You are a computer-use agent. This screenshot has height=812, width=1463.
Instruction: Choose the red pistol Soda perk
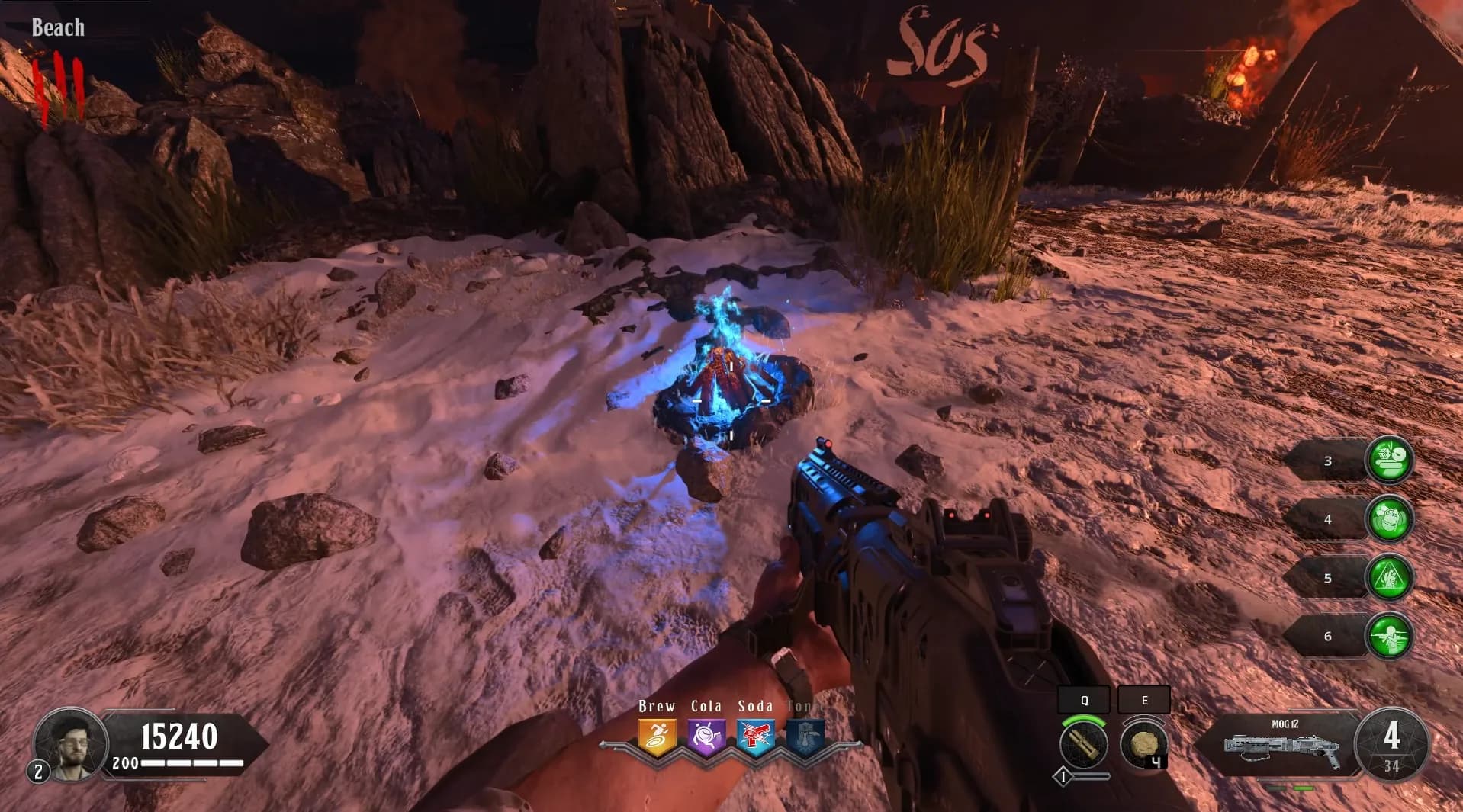pos(755,738)
